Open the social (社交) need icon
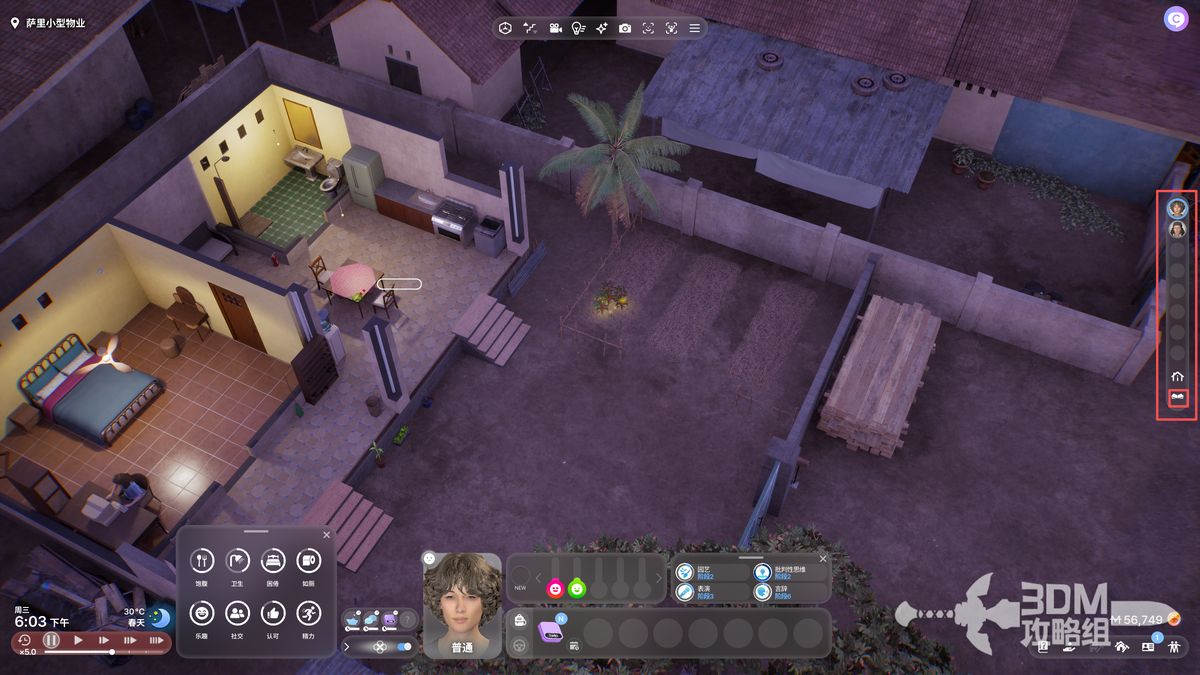This screenshot has width=1200, height=675. point(237,613)
